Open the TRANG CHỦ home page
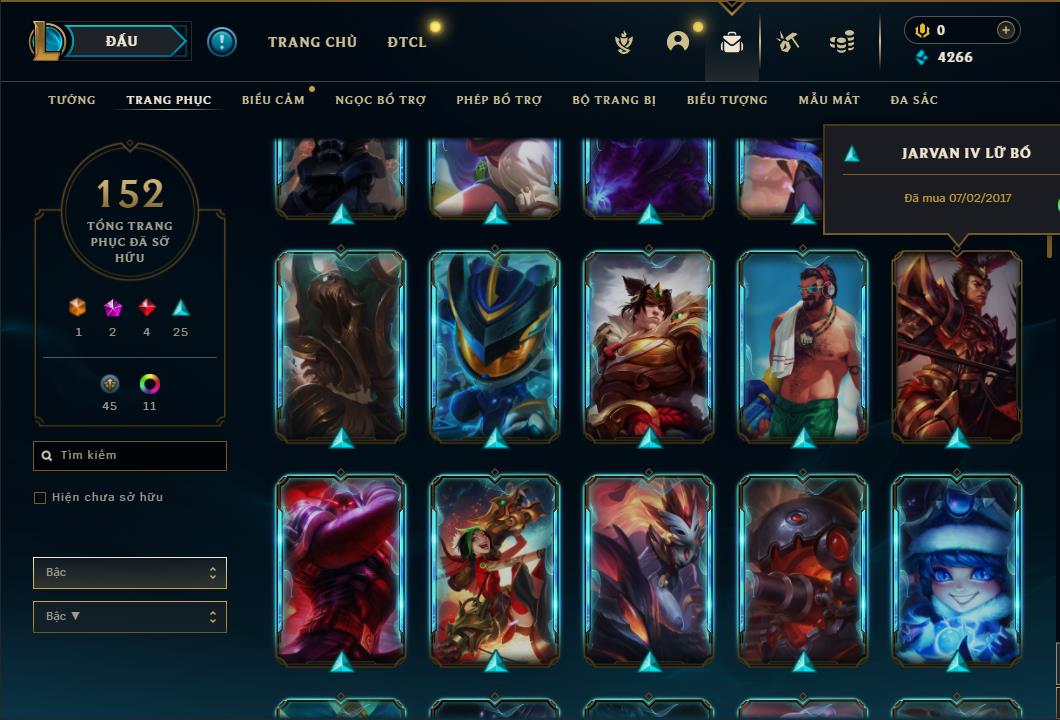The height and width of the screenshot is (720, 1060). 312,42
